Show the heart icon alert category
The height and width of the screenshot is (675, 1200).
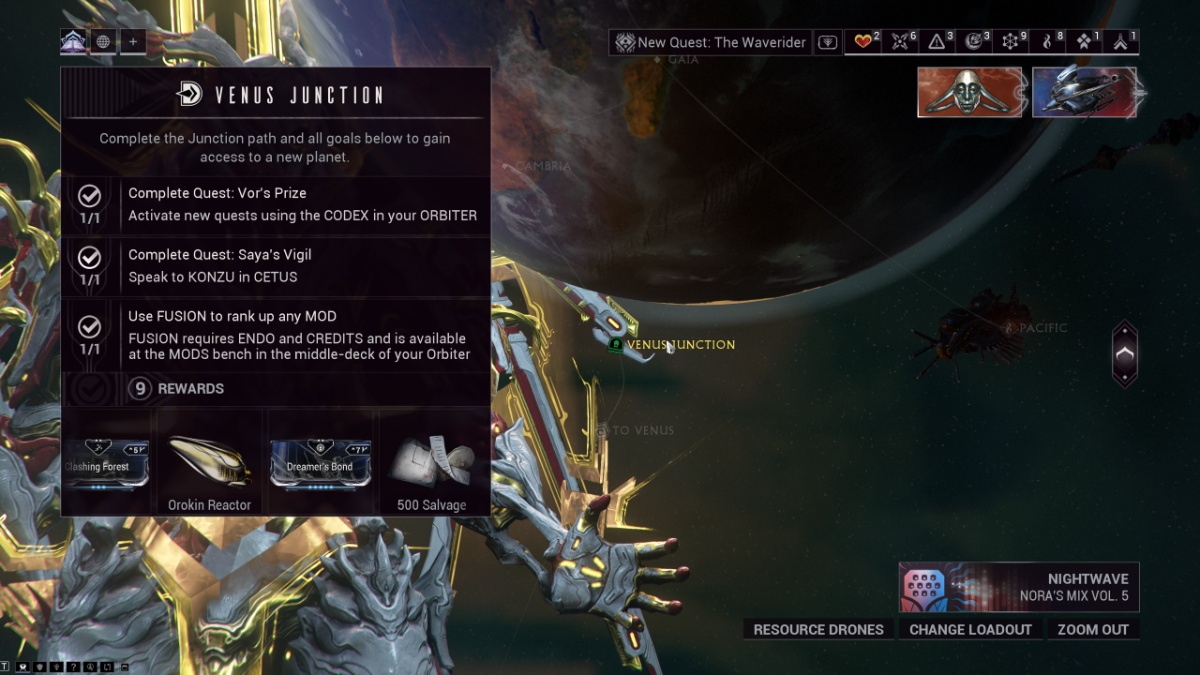[x=864, y=42]
